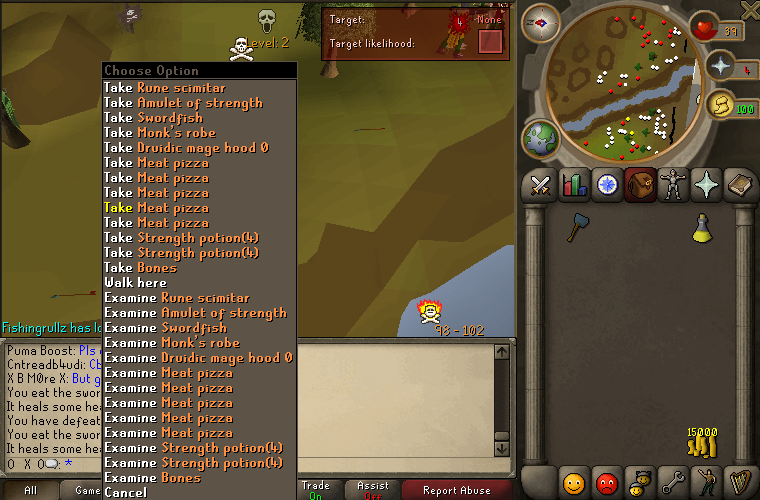760x500 pixels.
Task: Cancel the Choose Option menu
Action: [125, 493]
